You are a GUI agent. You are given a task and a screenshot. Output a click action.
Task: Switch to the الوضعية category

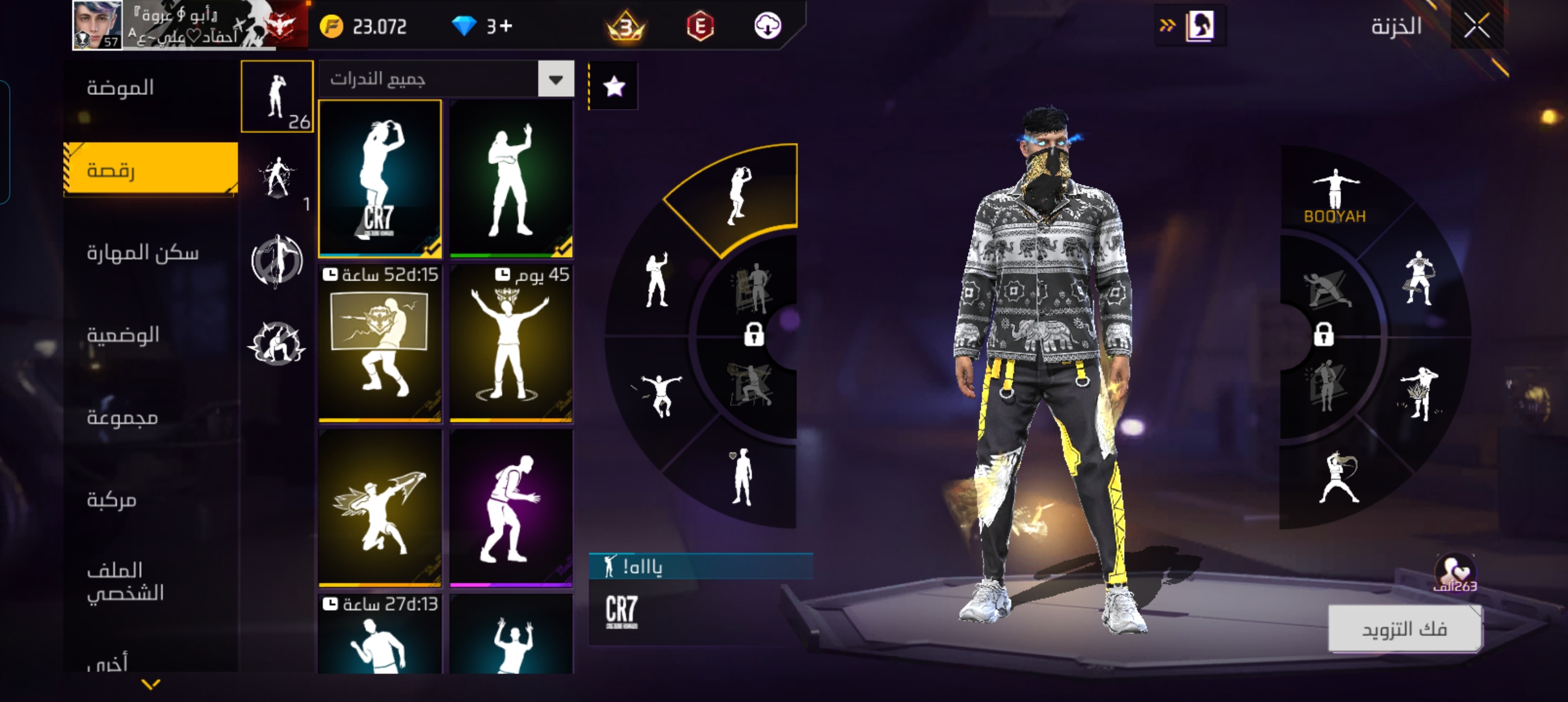point(123,335)
